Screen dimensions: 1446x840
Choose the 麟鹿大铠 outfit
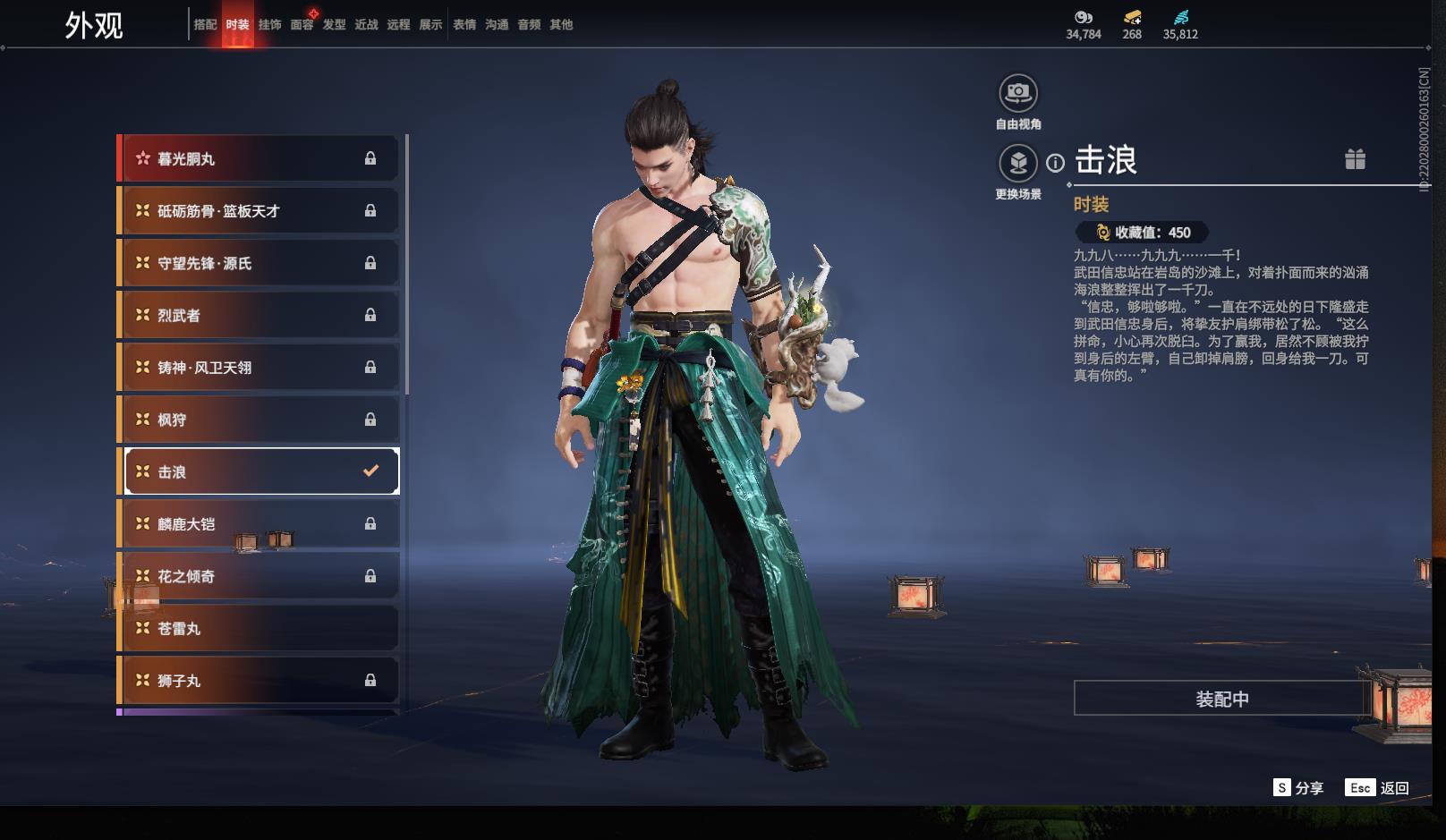259,524
